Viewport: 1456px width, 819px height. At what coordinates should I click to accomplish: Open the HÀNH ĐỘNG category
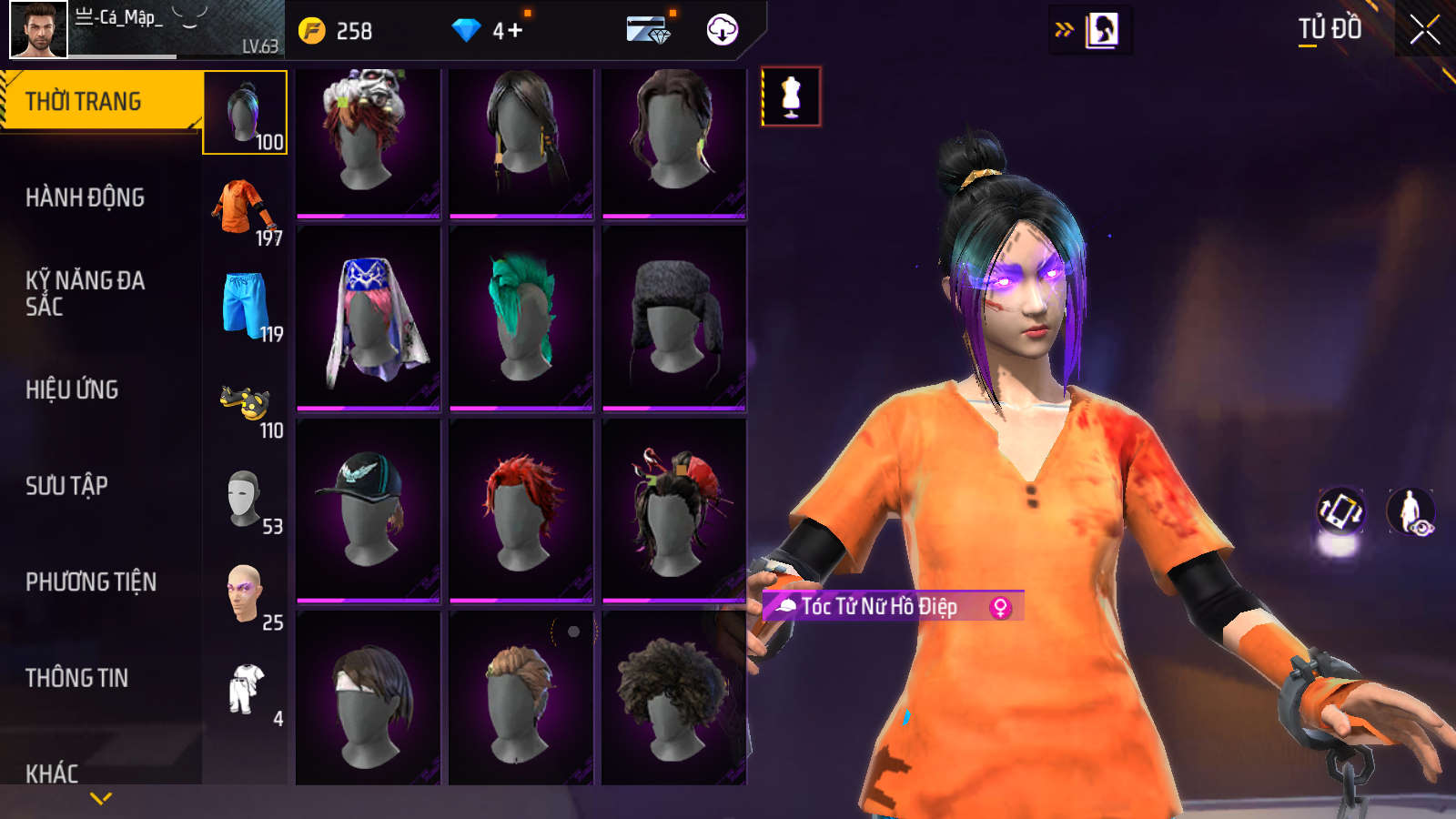click(85, 197)
